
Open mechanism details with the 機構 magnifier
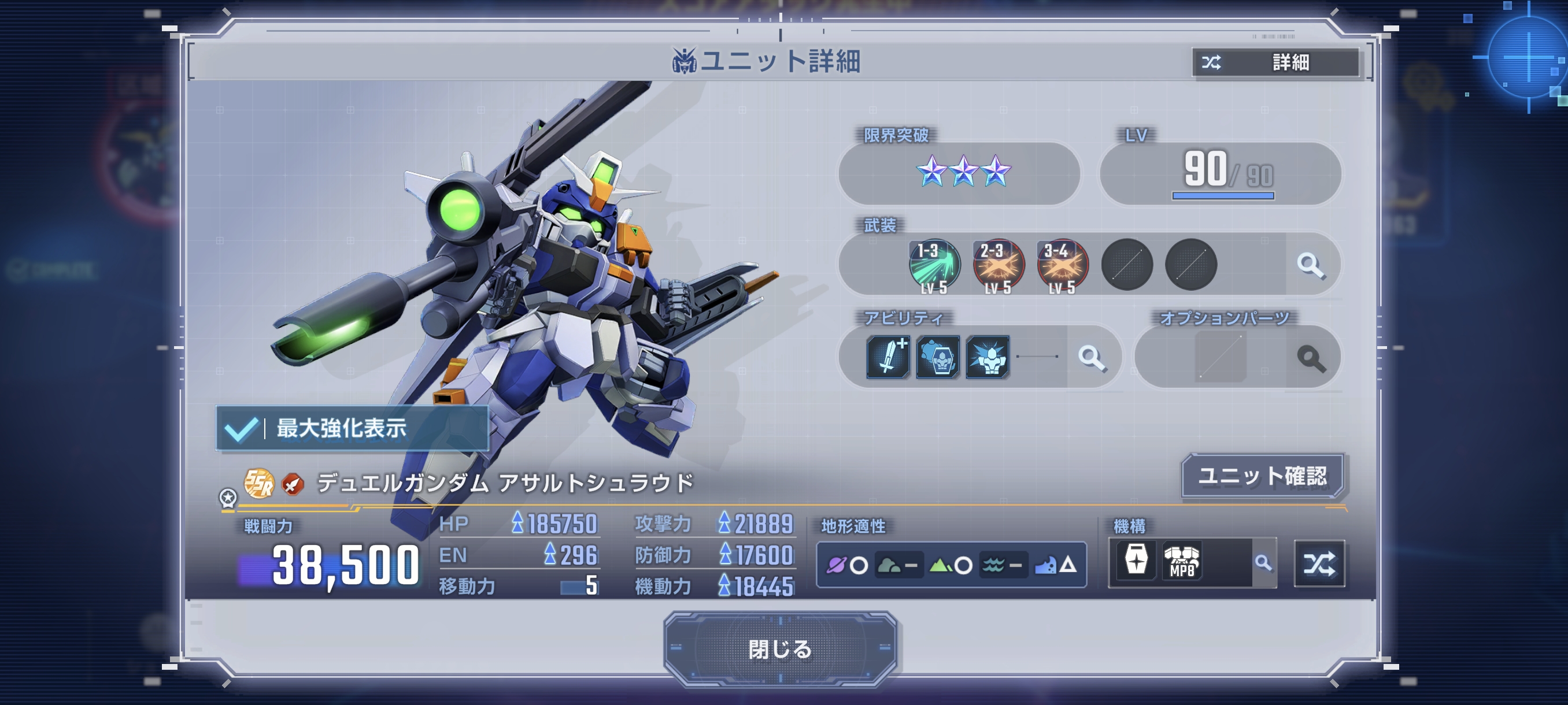tap(1264, 563)
